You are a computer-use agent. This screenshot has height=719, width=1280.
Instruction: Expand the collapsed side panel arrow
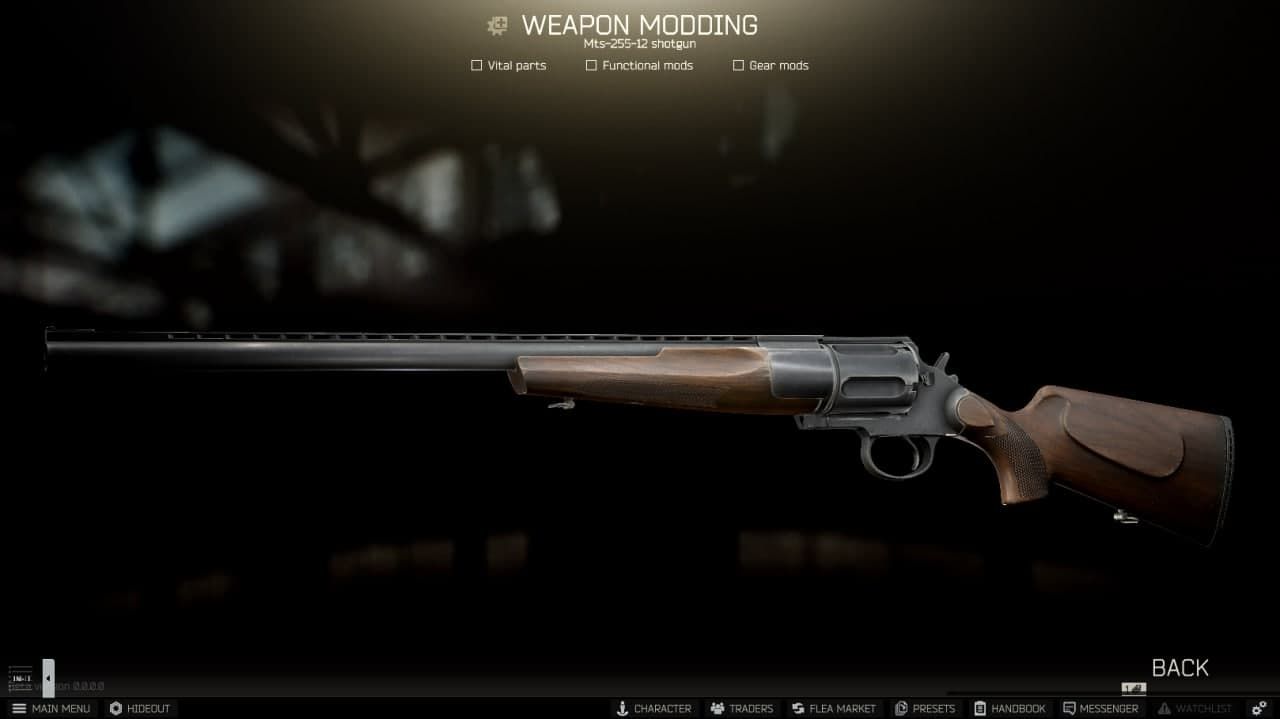tap(48, 678)
